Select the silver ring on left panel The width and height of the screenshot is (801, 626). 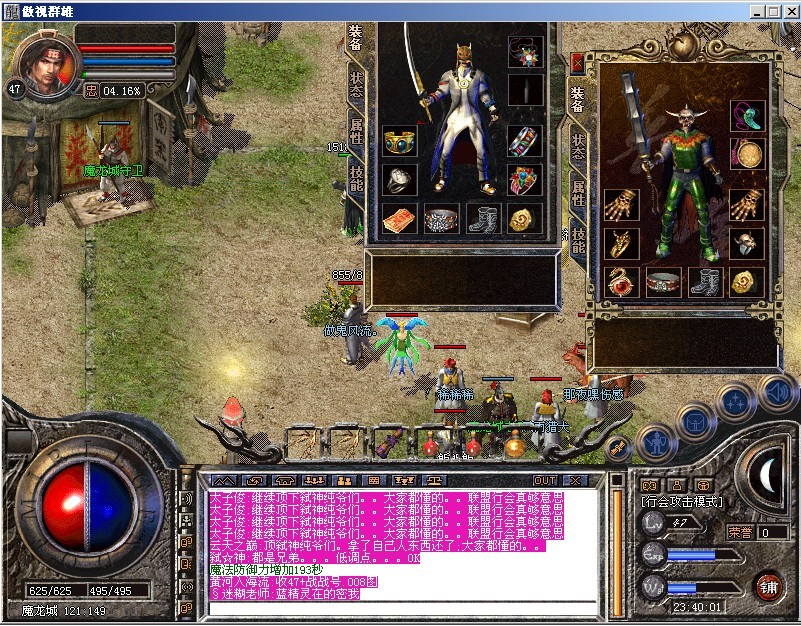click(x=400, y=180)
